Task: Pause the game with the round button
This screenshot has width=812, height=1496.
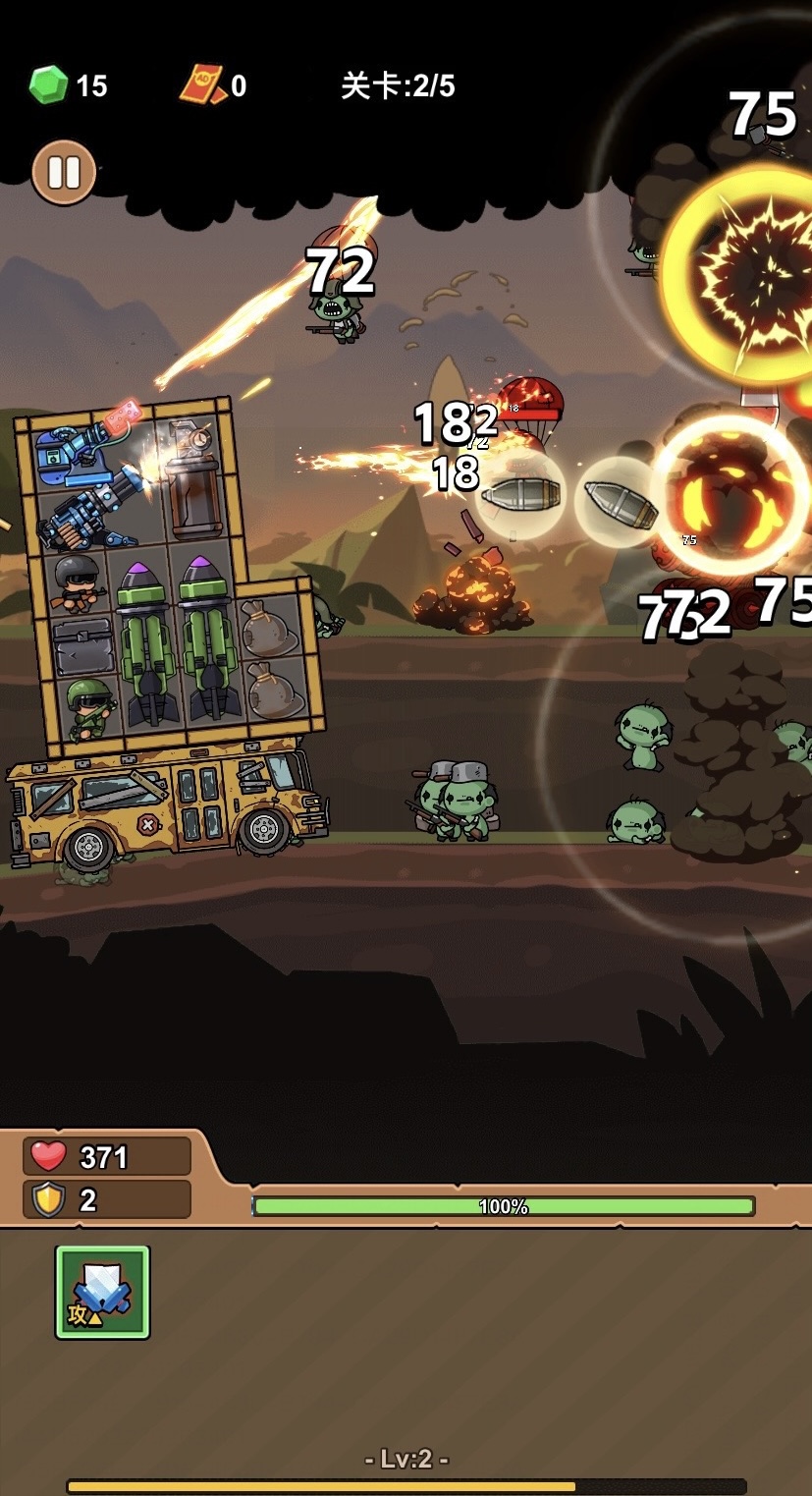Action: click(x=64, y=173)
